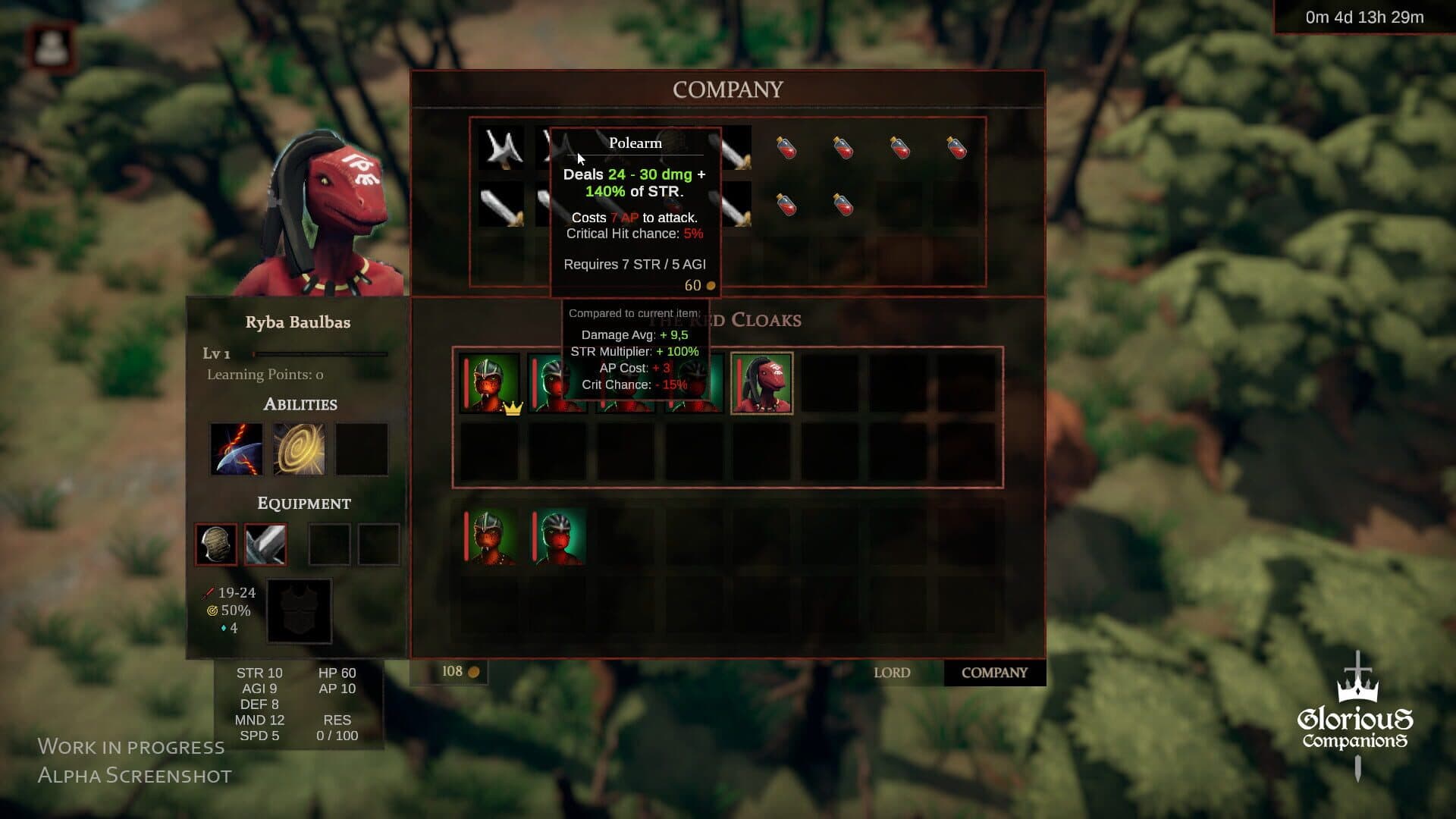The height and width of the screenshot is (819, 1456).
Task: Open the empty chest armor slot
Action: point(299,611)
